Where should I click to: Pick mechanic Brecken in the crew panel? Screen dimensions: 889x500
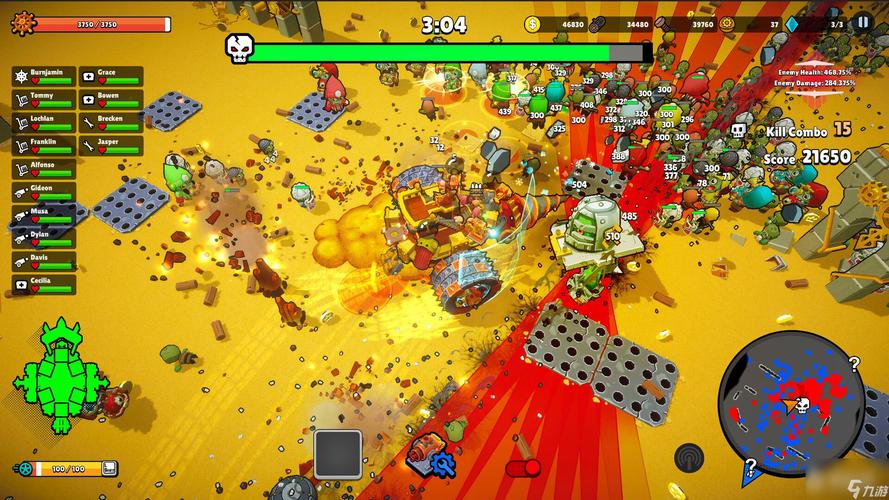[x=111, y=122]
